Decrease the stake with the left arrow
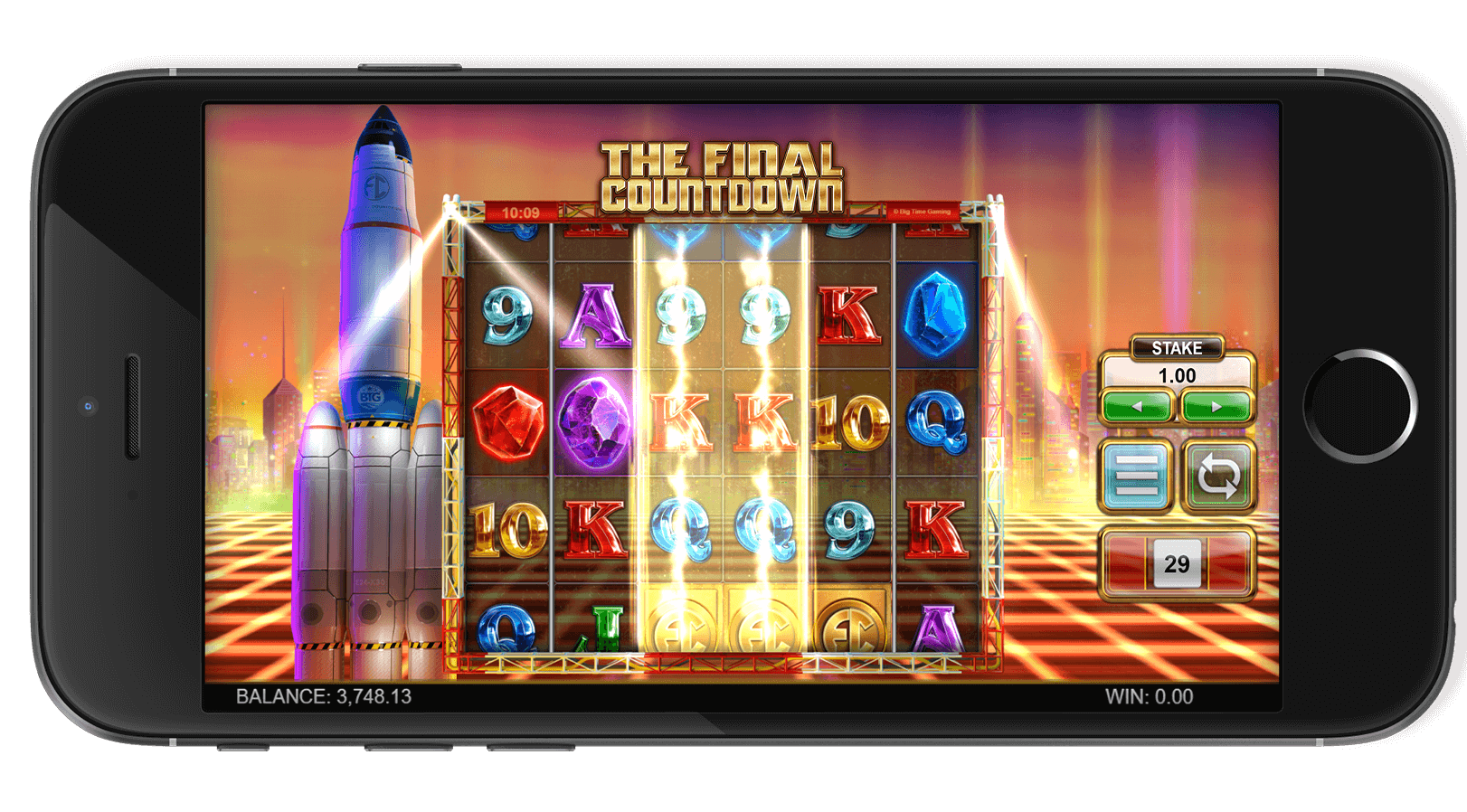Image resolution: width=1467 pixels, height=812 pixels. 1138,405
